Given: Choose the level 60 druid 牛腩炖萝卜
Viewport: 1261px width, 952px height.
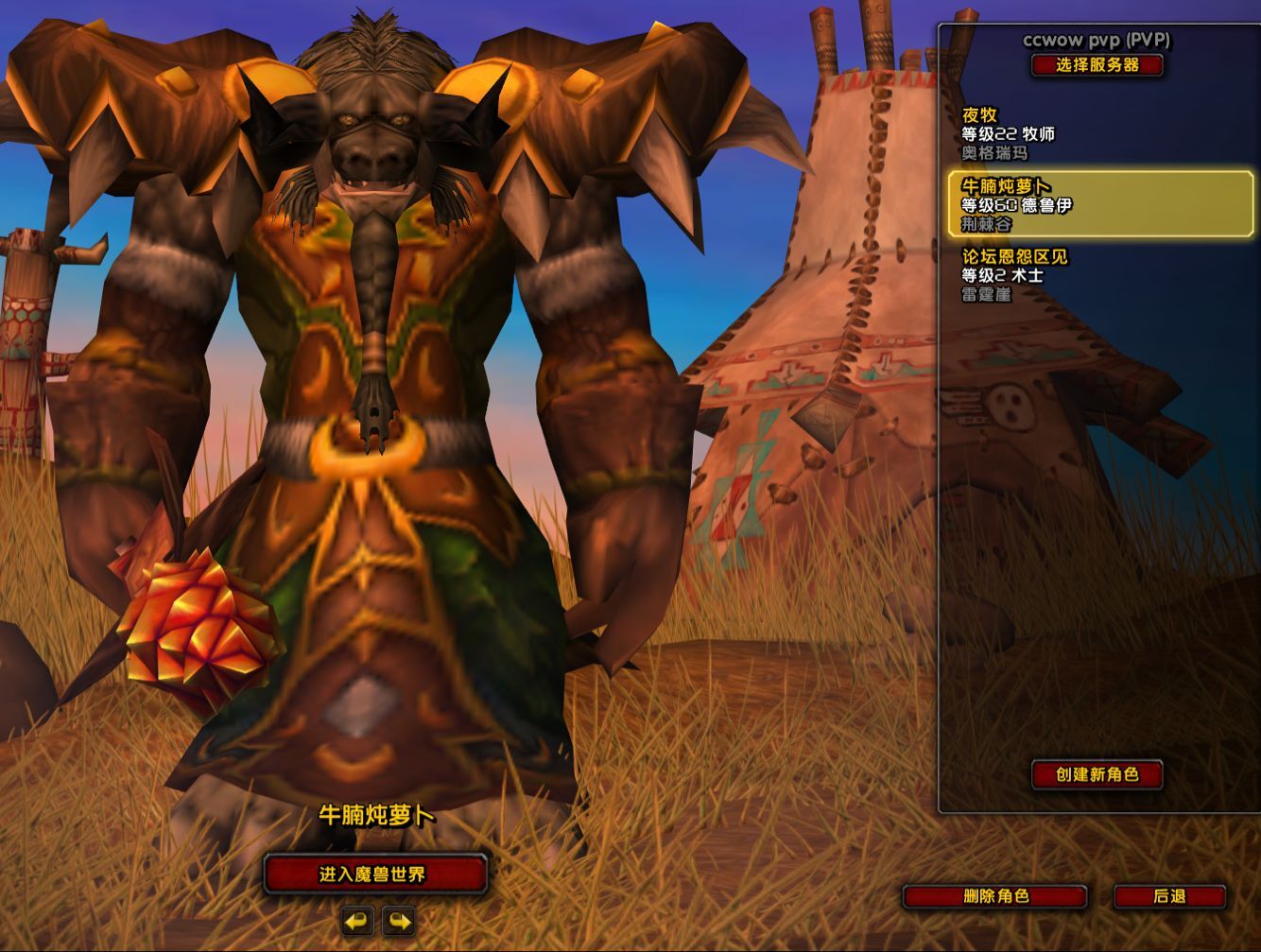Looking at the screenshot, I should tap(1100, 204).
